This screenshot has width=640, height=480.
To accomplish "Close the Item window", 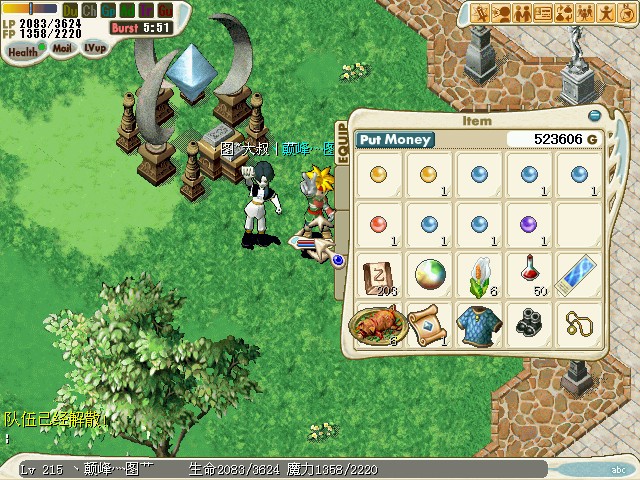I will [594, 114].
